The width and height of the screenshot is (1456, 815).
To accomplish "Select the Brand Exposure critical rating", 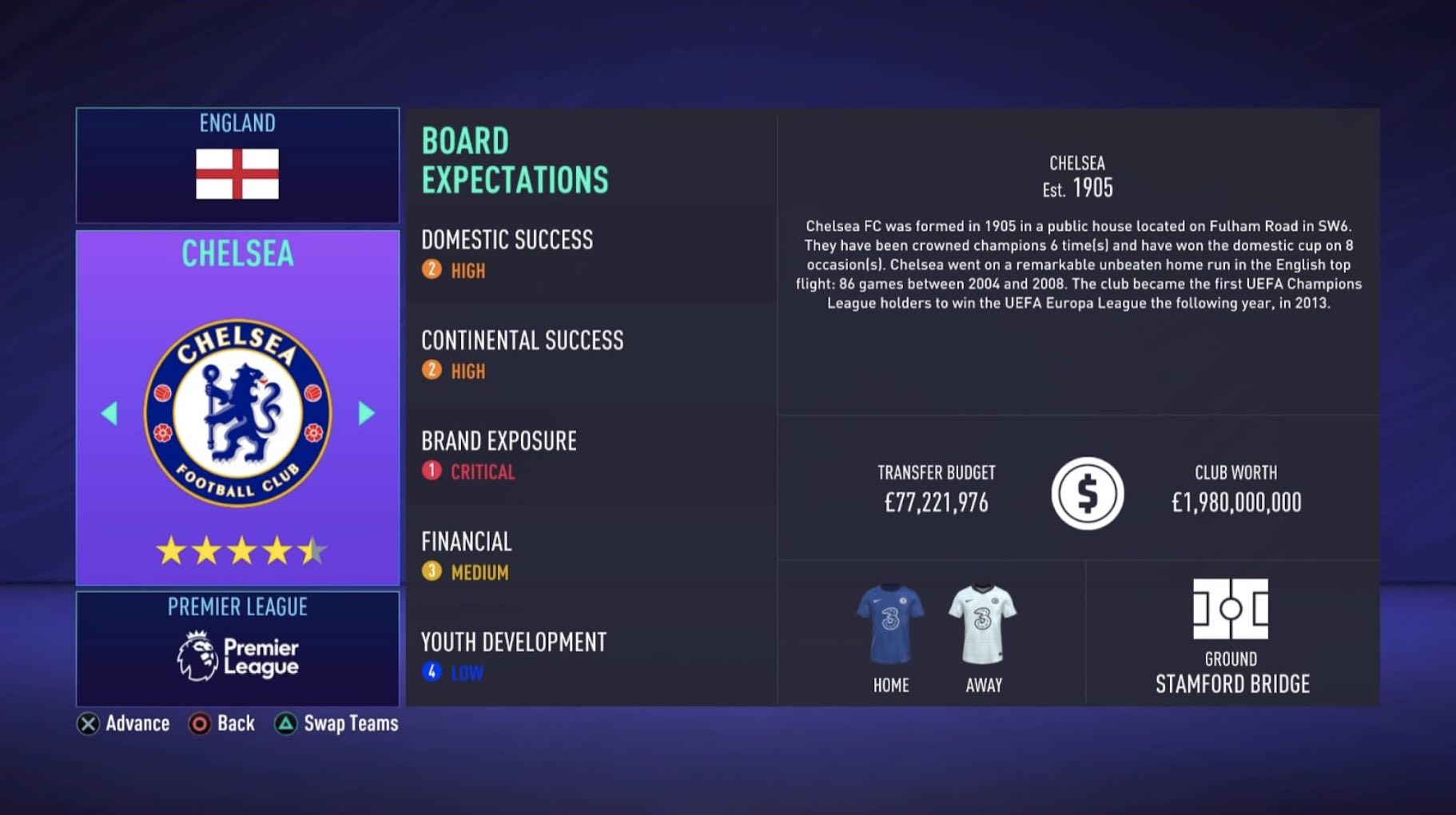I will pyautogui.click(x=470, y=472).
